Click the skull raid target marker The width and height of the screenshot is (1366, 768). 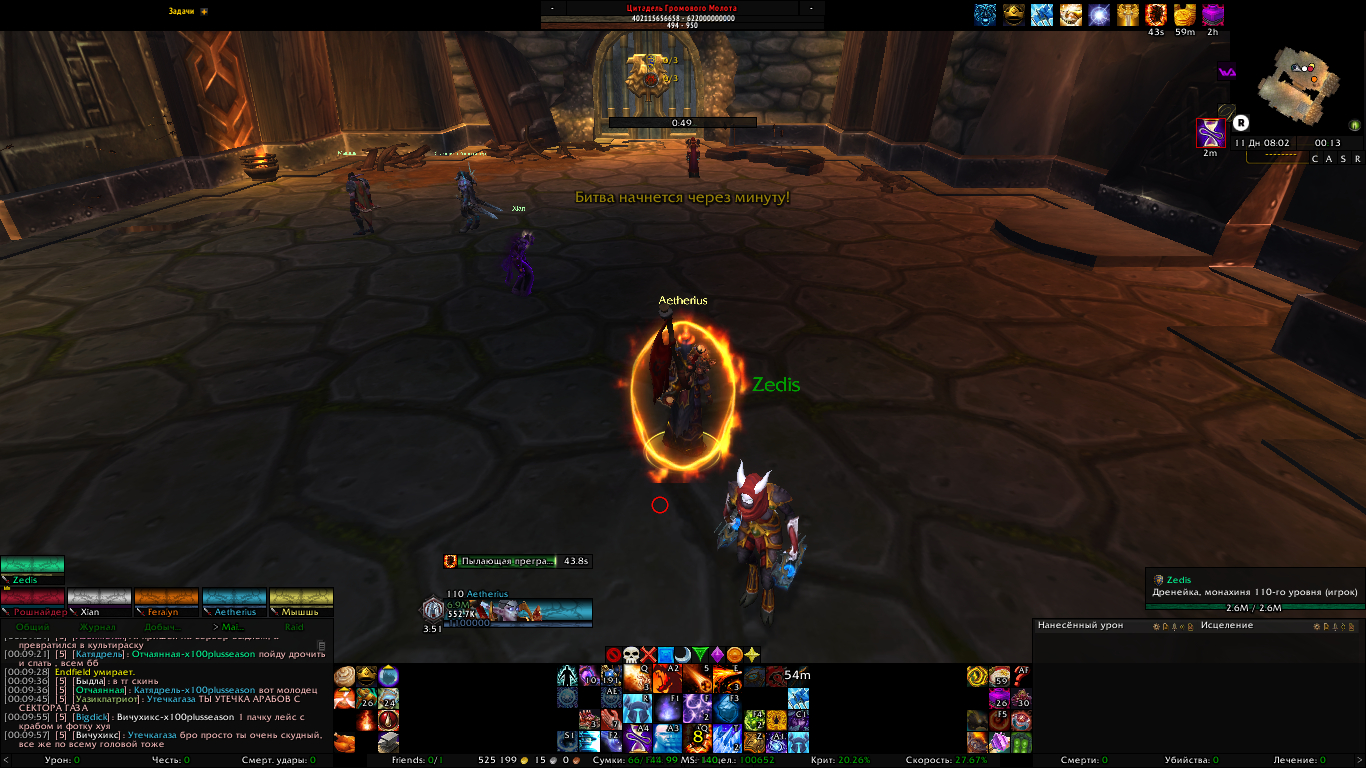[631, 655]
